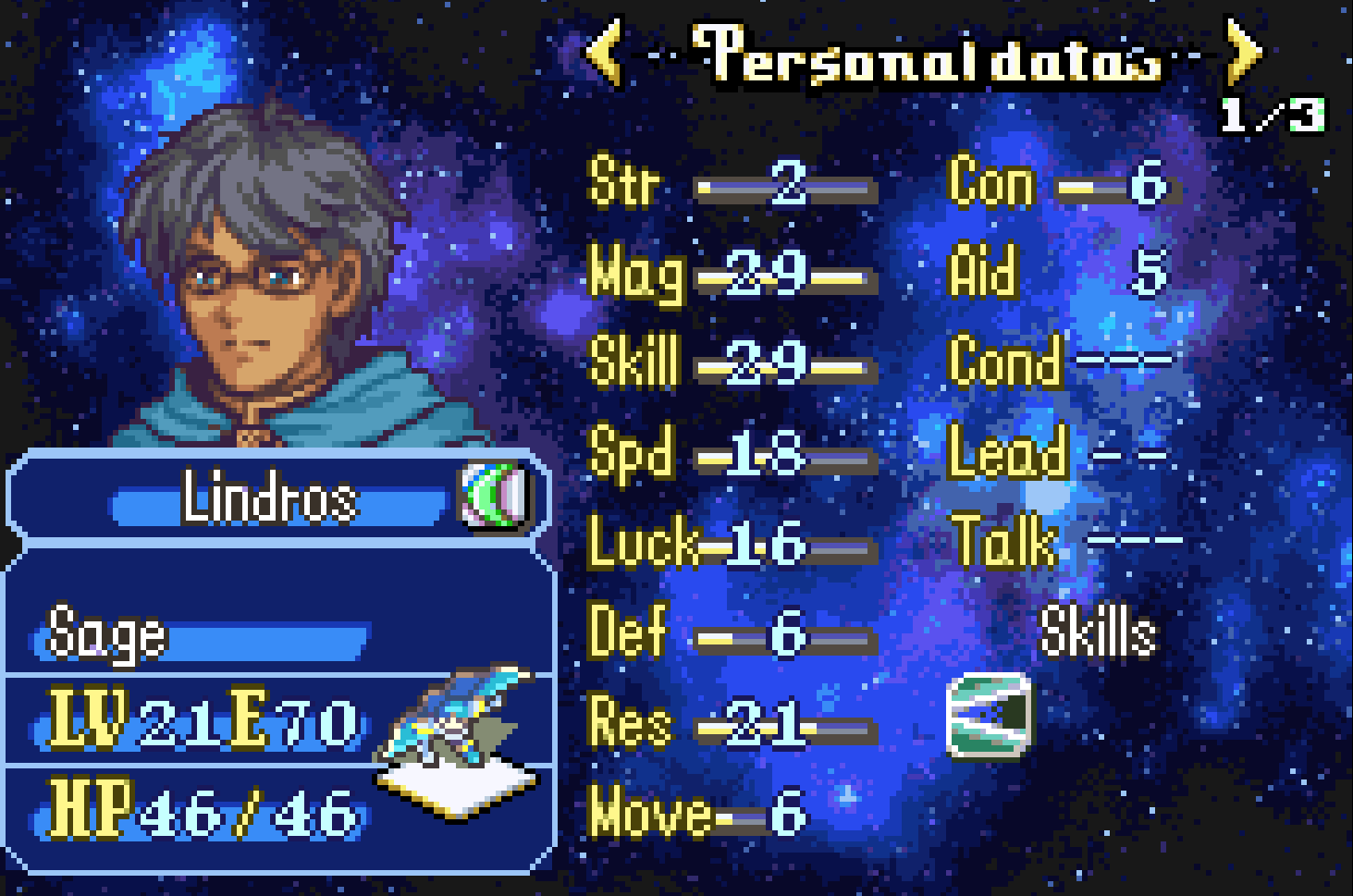Go to the previous stat page arrow
This screenshot has height=896, width=1353.
point(604,52)
